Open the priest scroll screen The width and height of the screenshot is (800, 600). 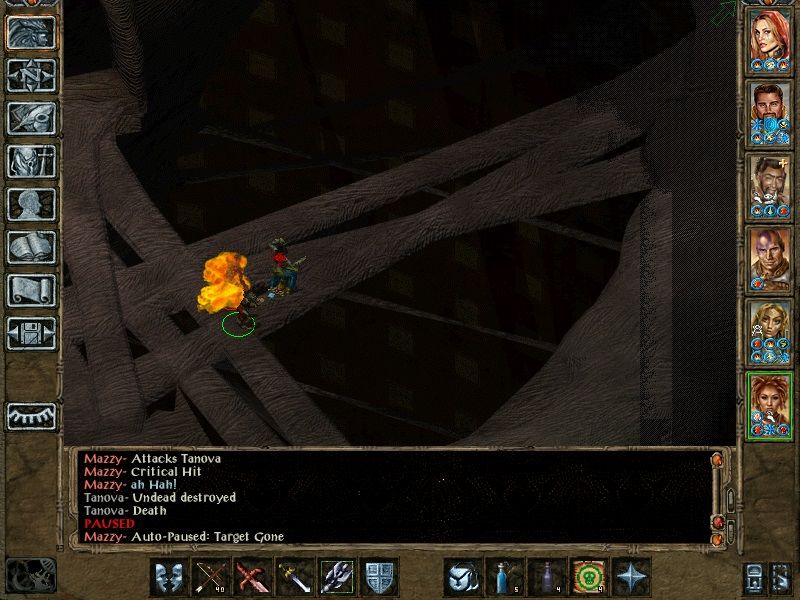[31, 290]
